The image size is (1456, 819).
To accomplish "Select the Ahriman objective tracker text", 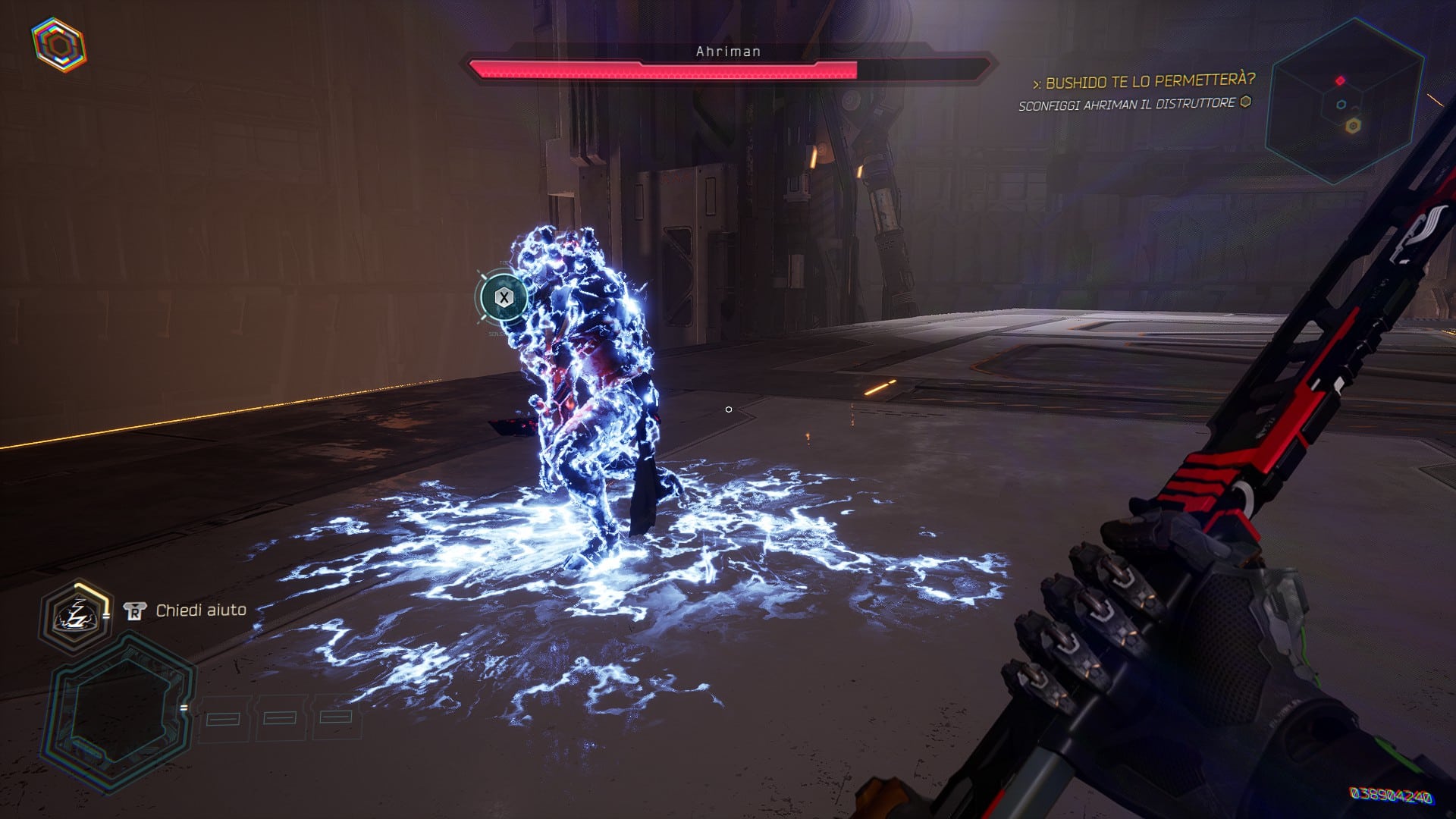I will (1127, 105).
